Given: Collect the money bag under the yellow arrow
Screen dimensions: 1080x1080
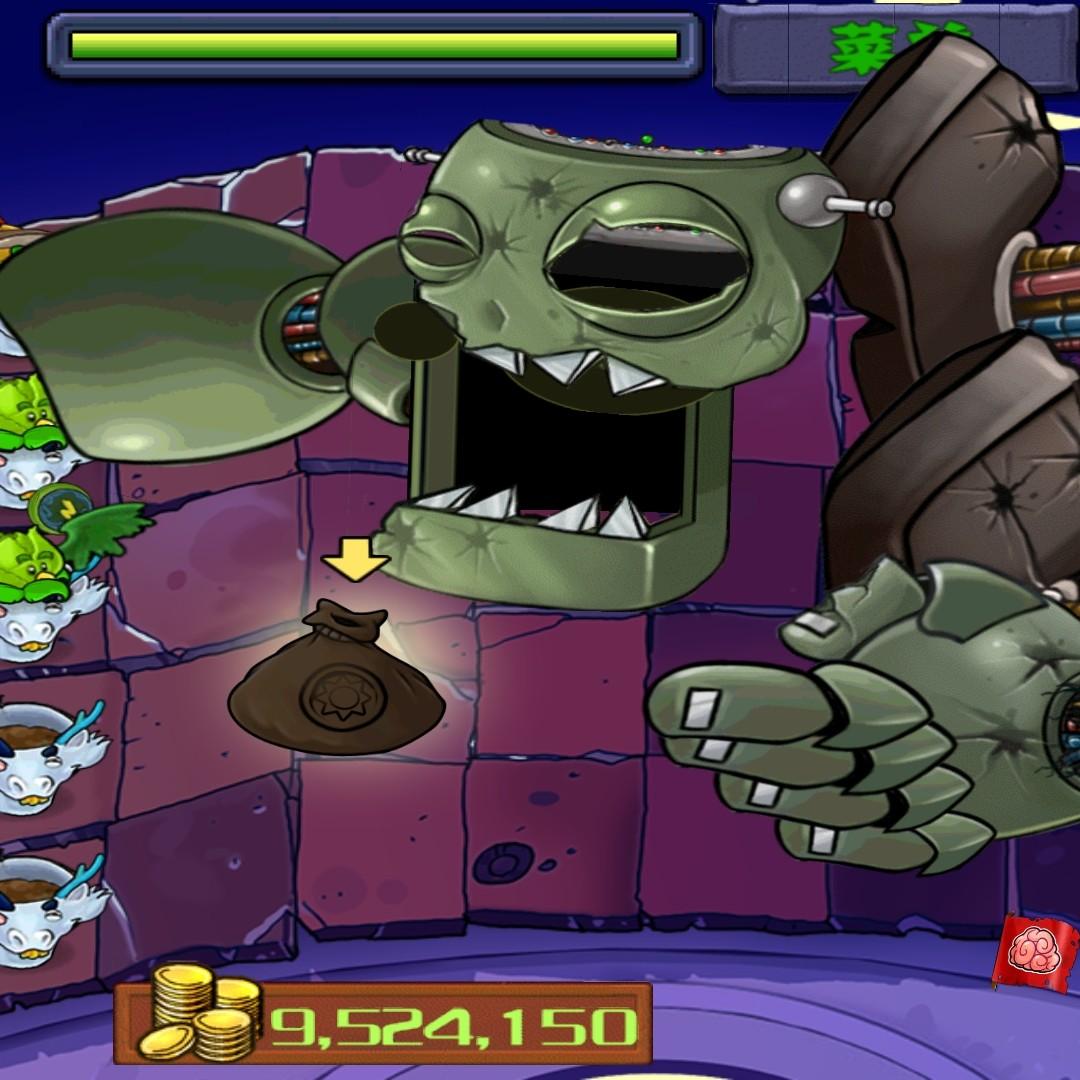Looking at the screenshot, I should click(336, 668).
